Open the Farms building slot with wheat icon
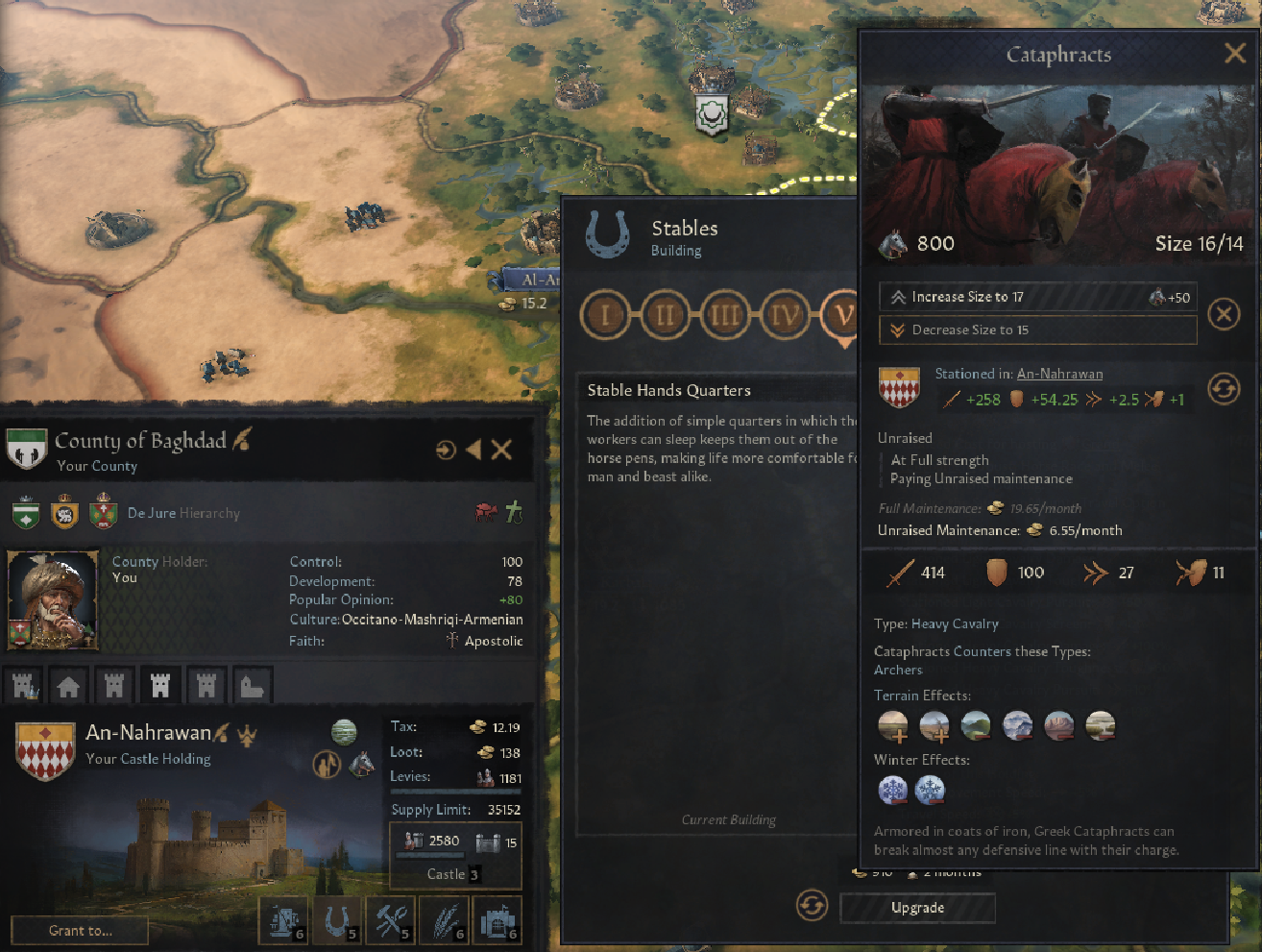The width and height of the screenshot is (1262, 952). (x=444, y=919)
